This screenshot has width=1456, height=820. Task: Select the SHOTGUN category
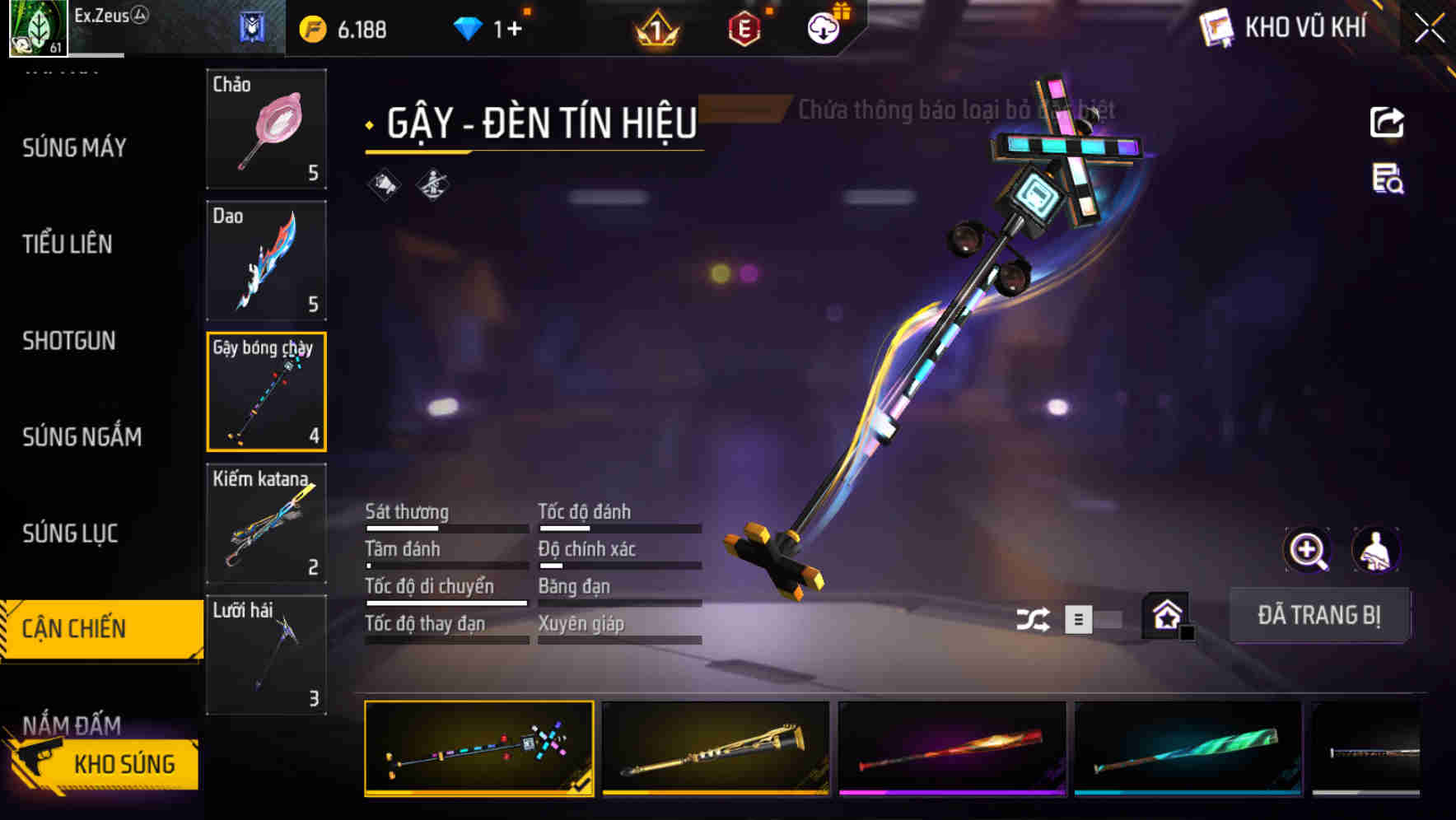pos(69,341)
